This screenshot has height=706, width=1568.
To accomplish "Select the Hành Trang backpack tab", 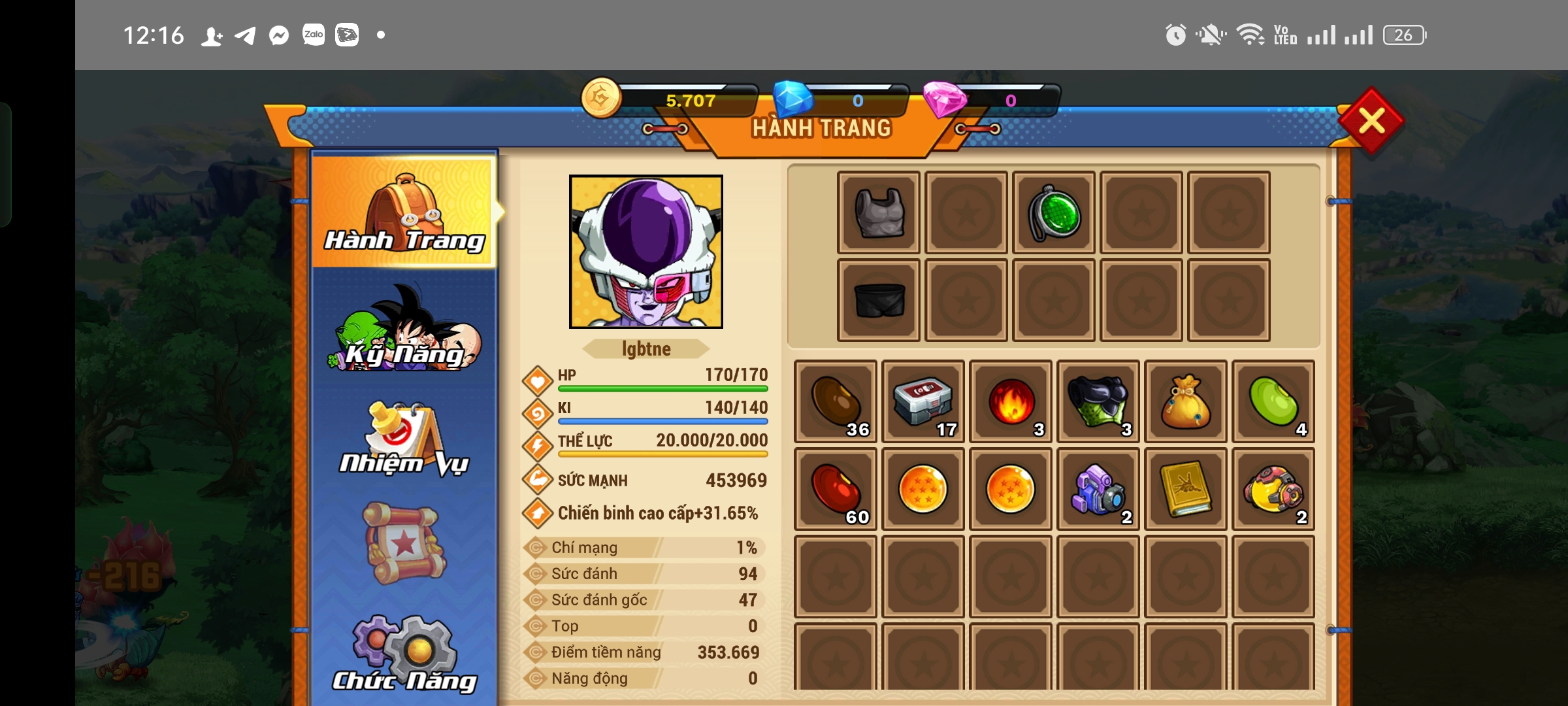I will pos(405,212).
